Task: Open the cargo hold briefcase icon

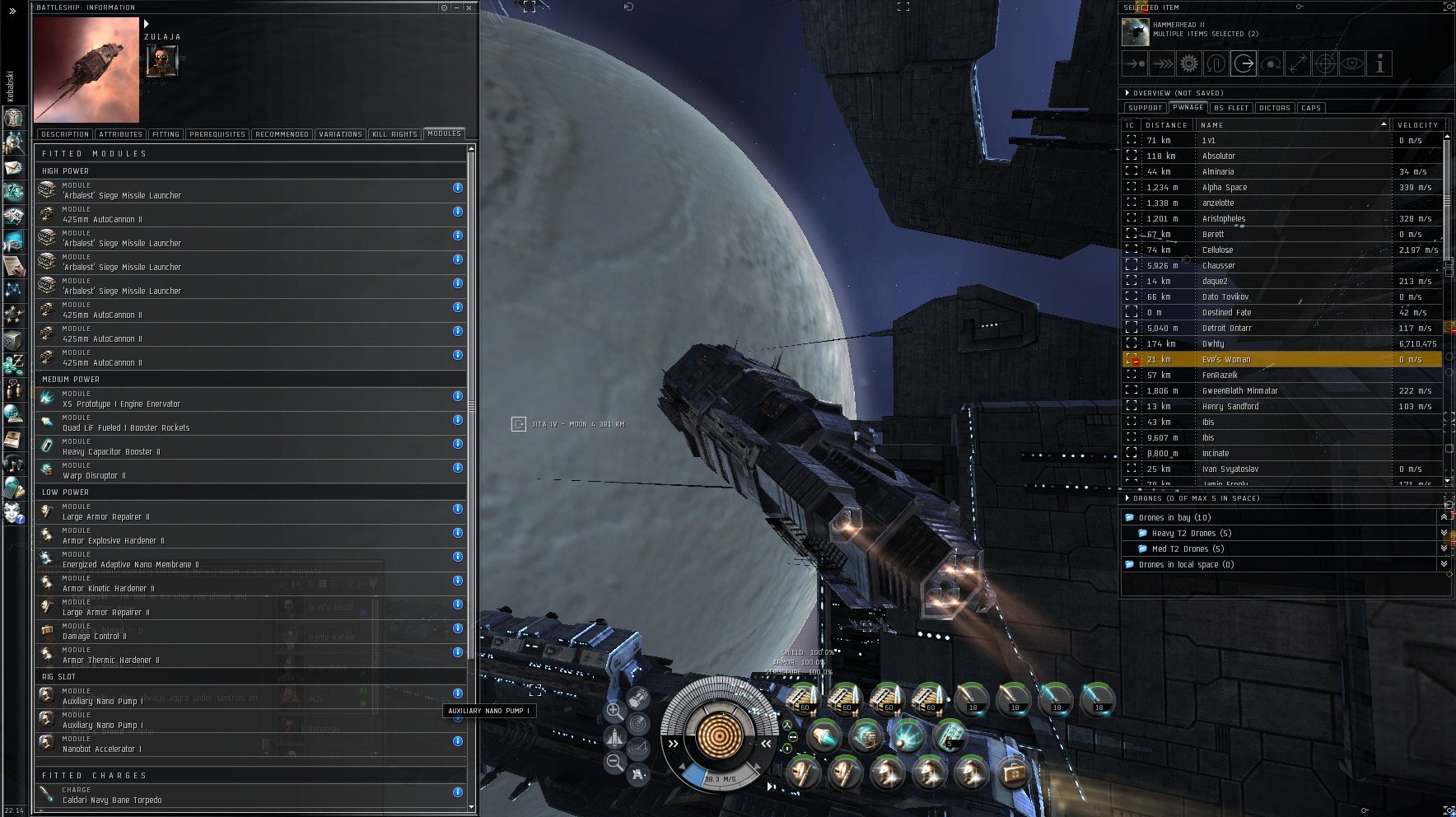Action: coord(1013,773)
